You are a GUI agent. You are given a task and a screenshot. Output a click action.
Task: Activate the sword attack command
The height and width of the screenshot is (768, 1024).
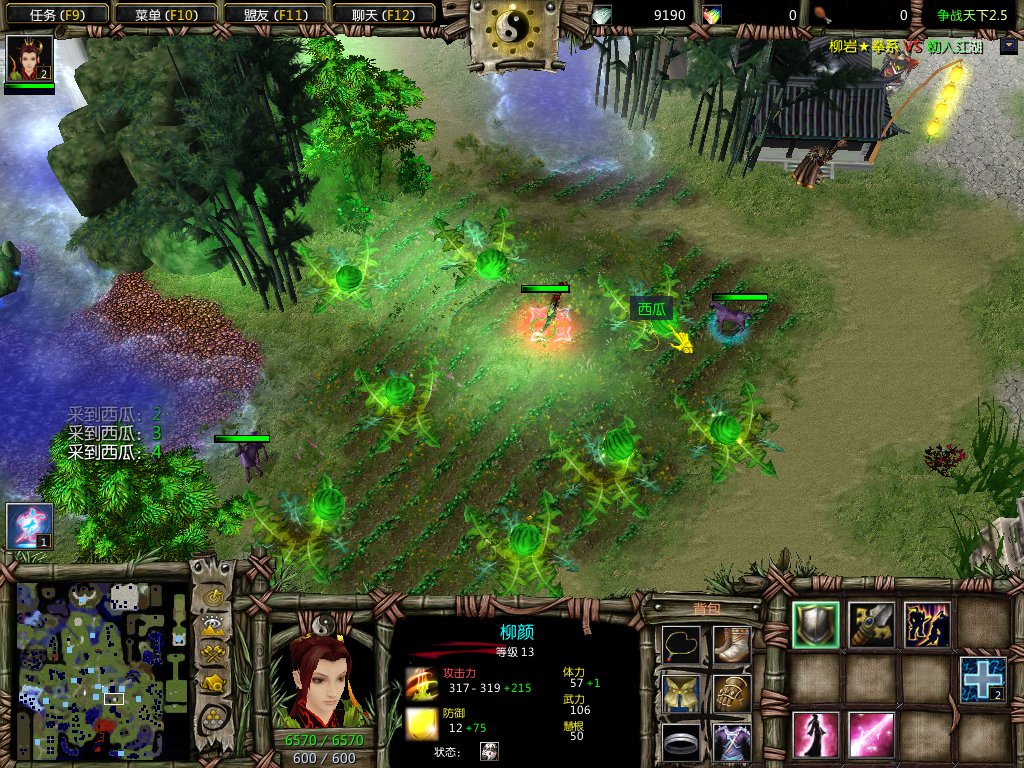[871, 624]
